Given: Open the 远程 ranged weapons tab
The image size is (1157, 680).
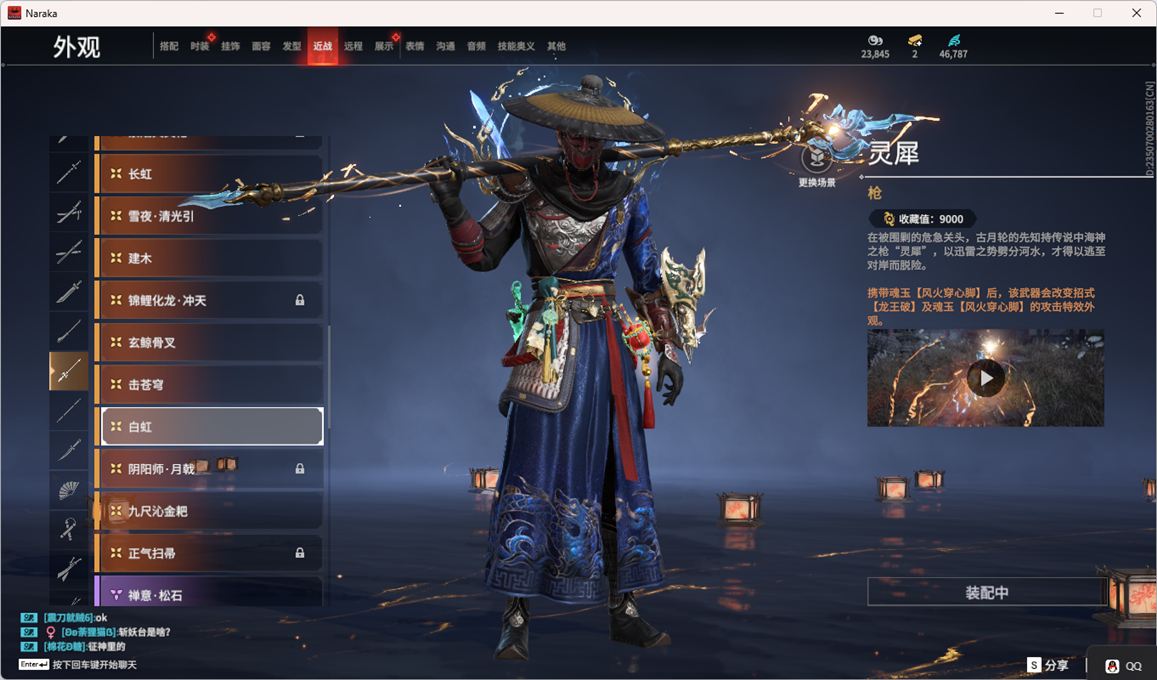Looking at the screenshot, I should pyautogui.click(x=353, y=46).
